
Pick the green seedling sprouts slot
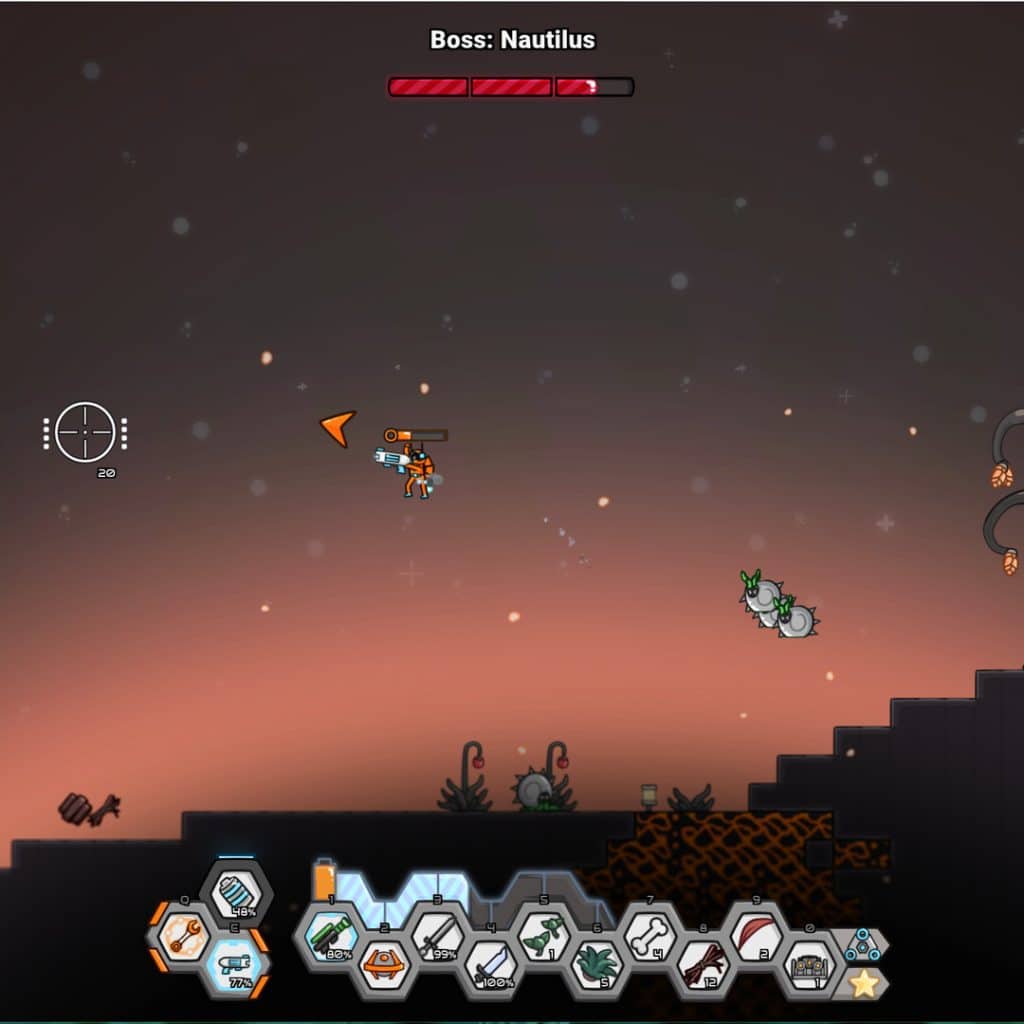544,937
